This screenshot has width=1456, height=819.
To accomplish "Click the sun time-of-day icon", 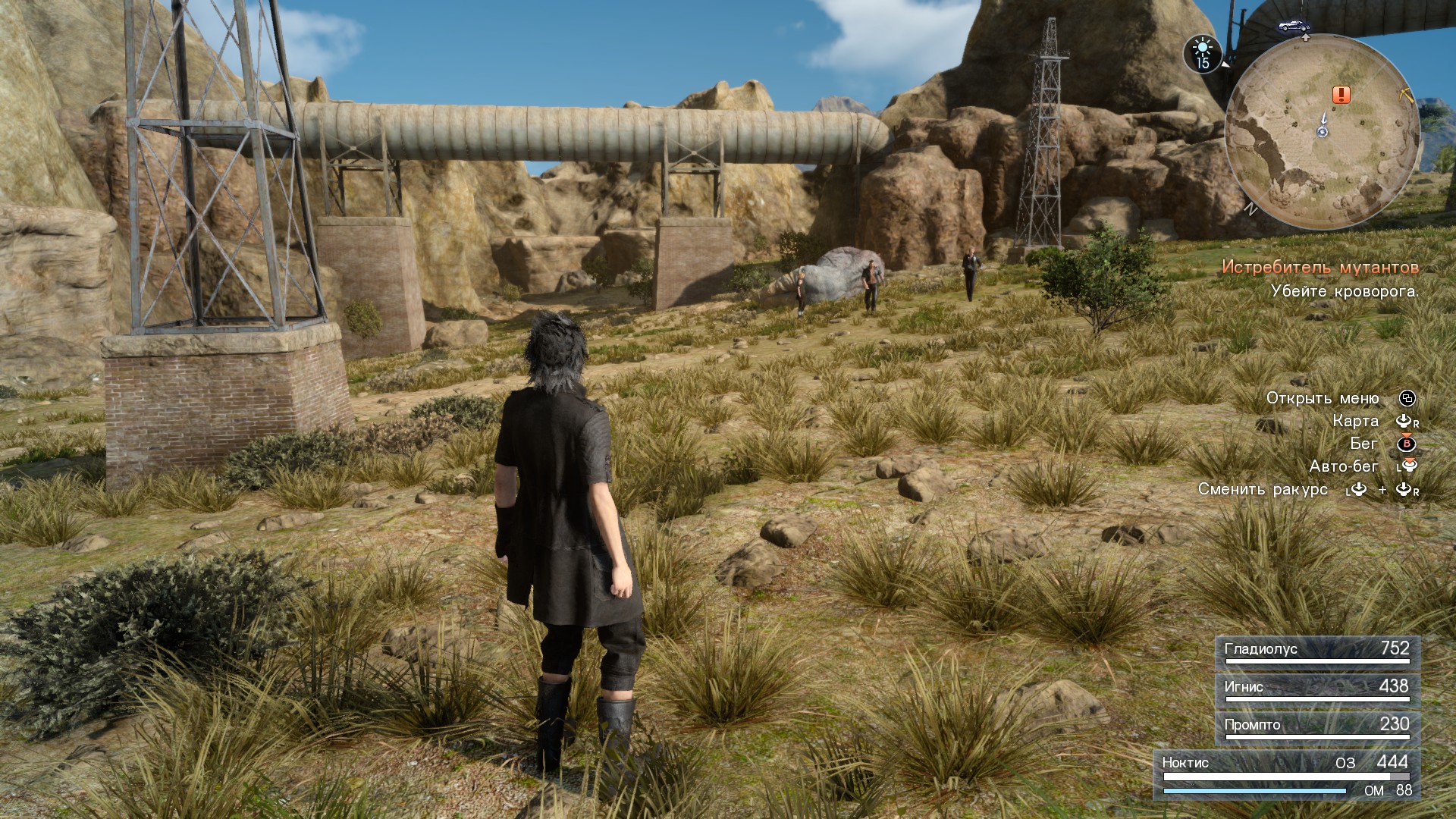I will pos(1202,54).
